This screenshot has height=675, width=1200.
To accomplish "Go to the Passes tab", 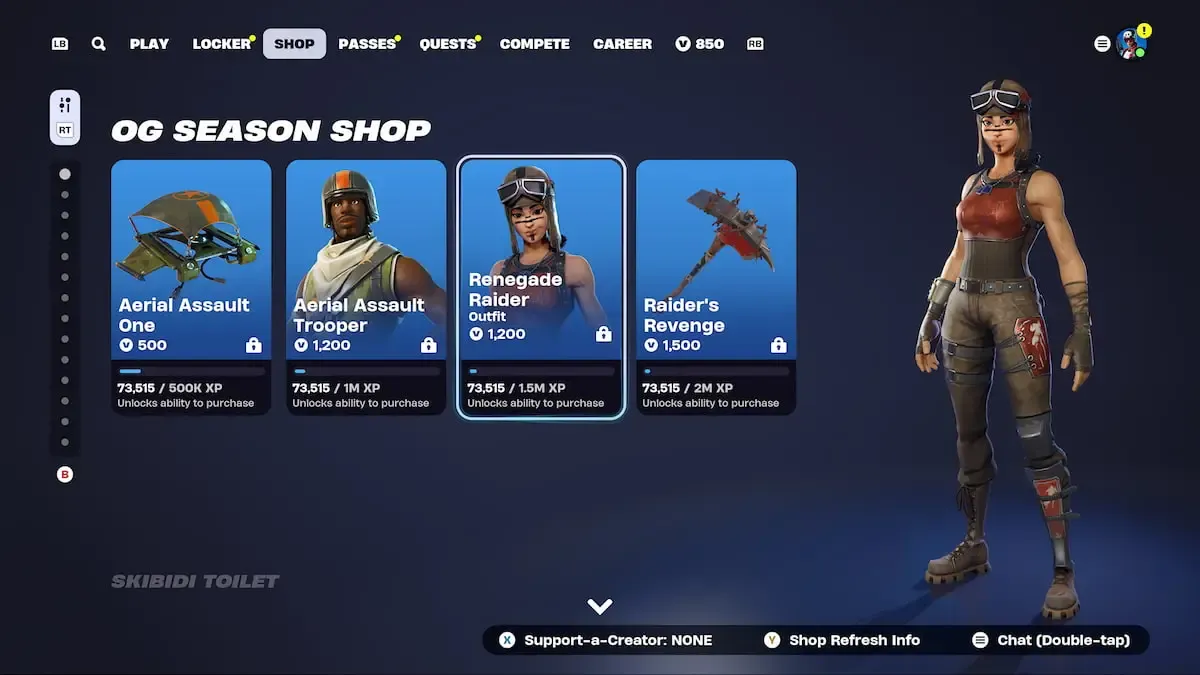I will pyautogui.click(x=367, y=44).
